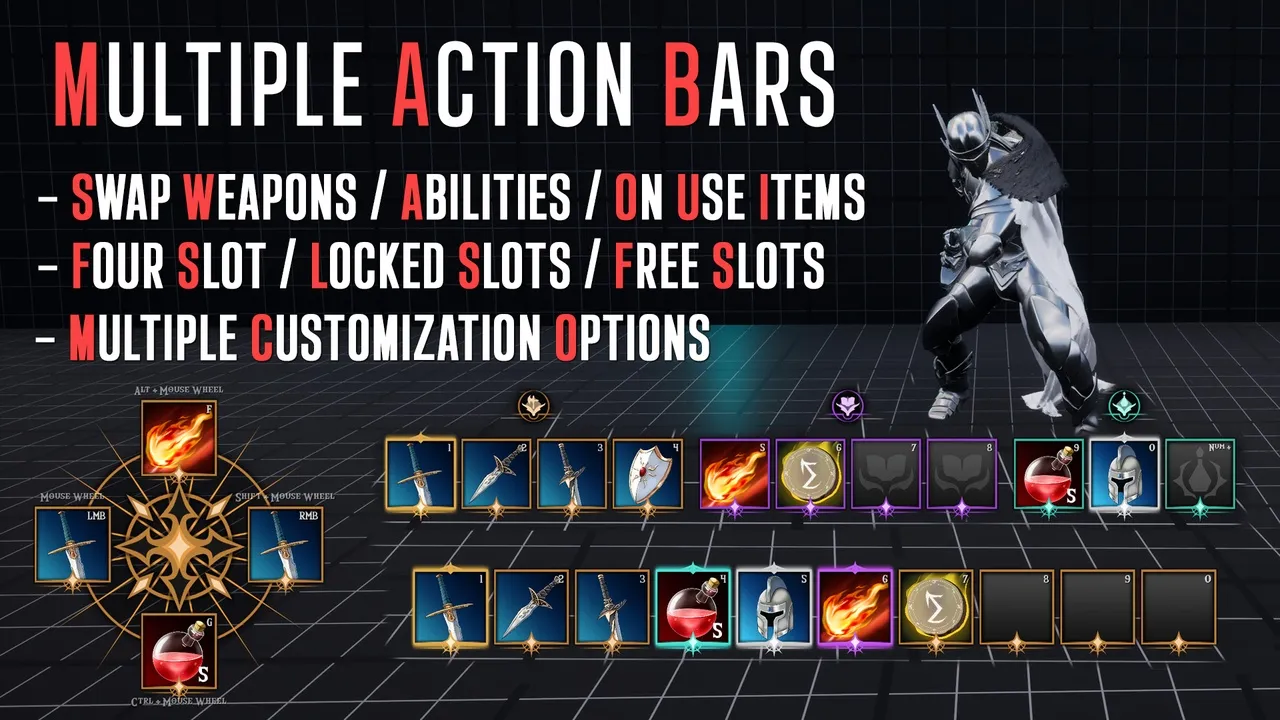Screen dimensions: 1280x720
Task: Cast the fireball in slot 6
Action: (855, 606)
